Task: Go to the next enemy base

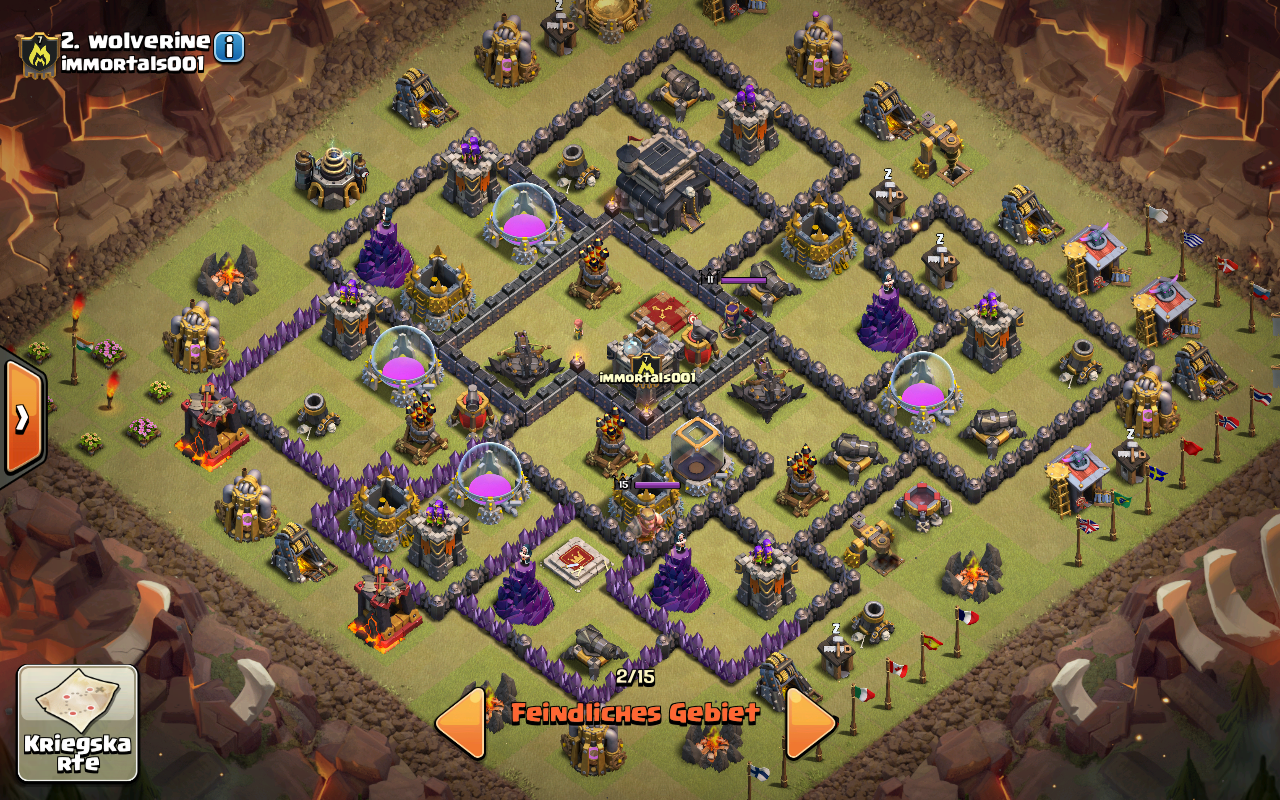Action: pyautogui.click(x=810, y=722)
